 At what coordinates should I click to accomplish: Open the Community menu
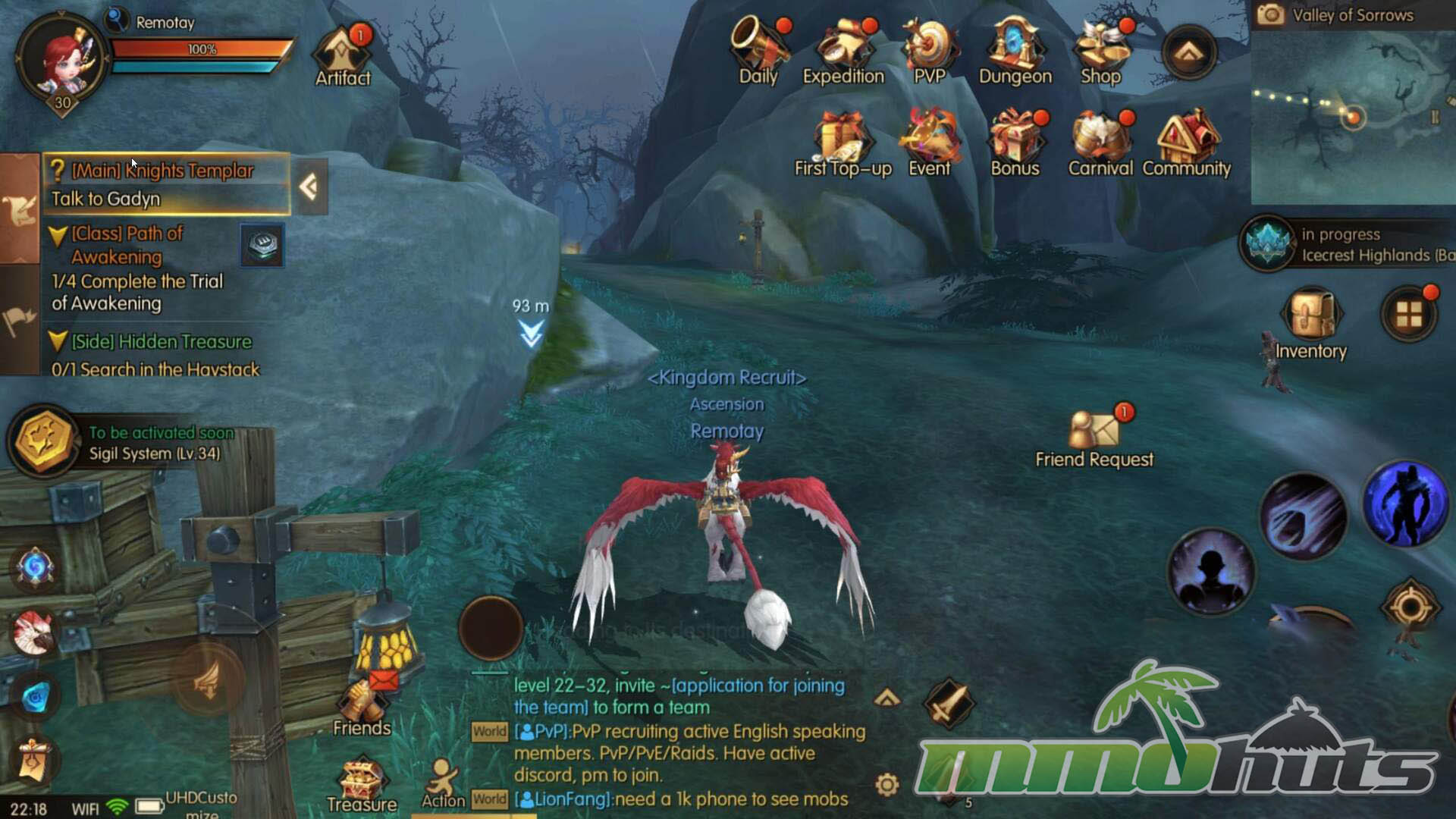[1187, 143]
